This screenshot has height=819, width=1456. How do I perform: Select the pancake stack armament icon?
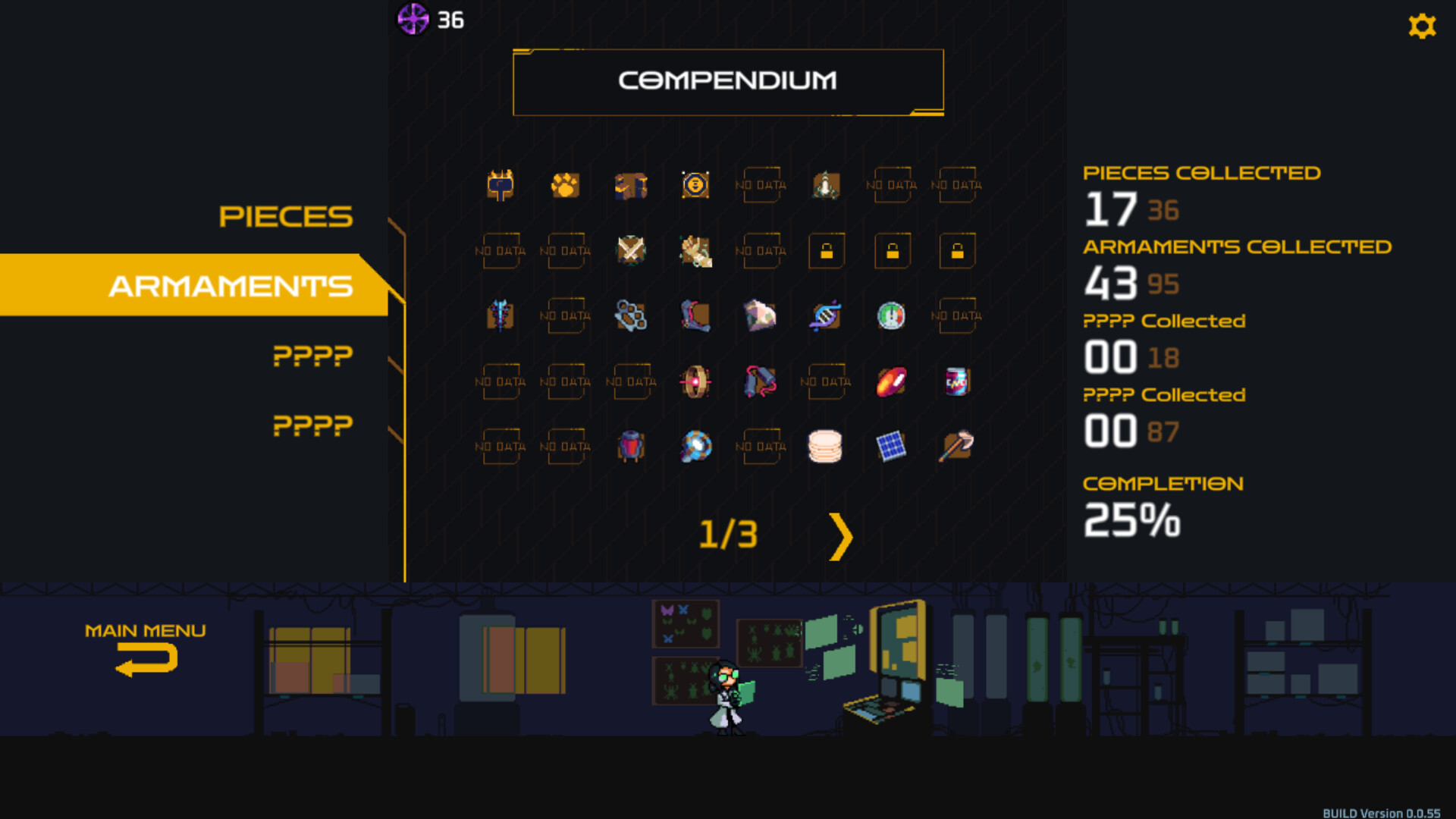tap(825, 447)
